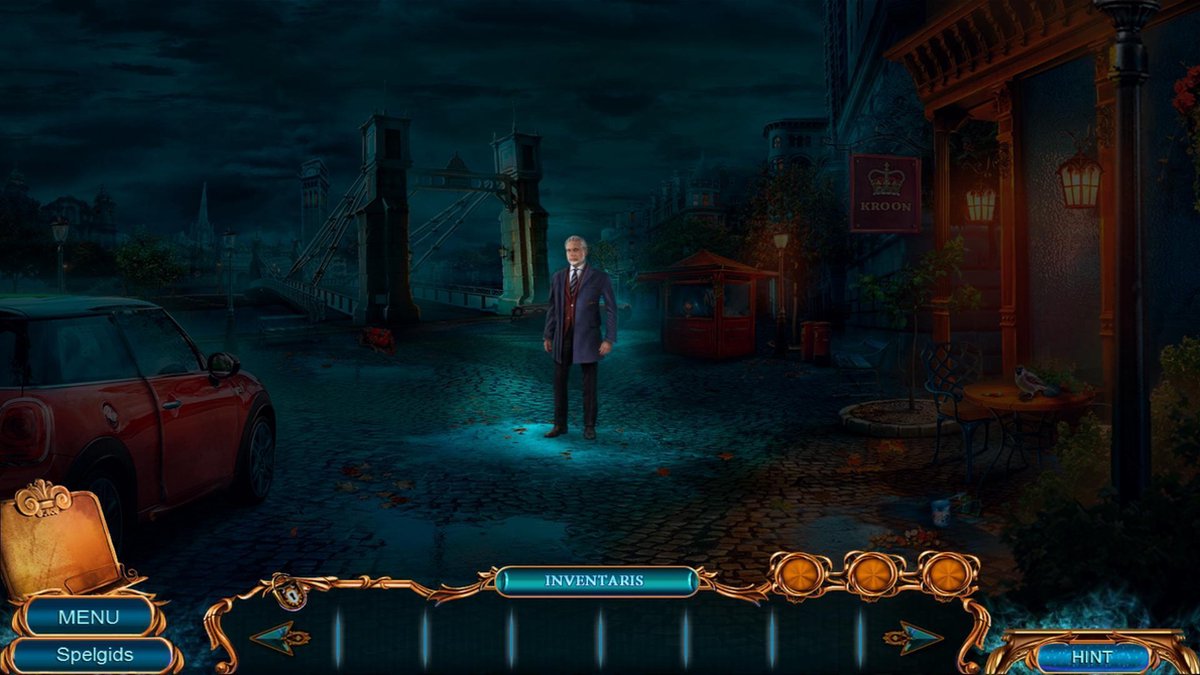
Task: Use the HINT button
Action: (1091, 657)
